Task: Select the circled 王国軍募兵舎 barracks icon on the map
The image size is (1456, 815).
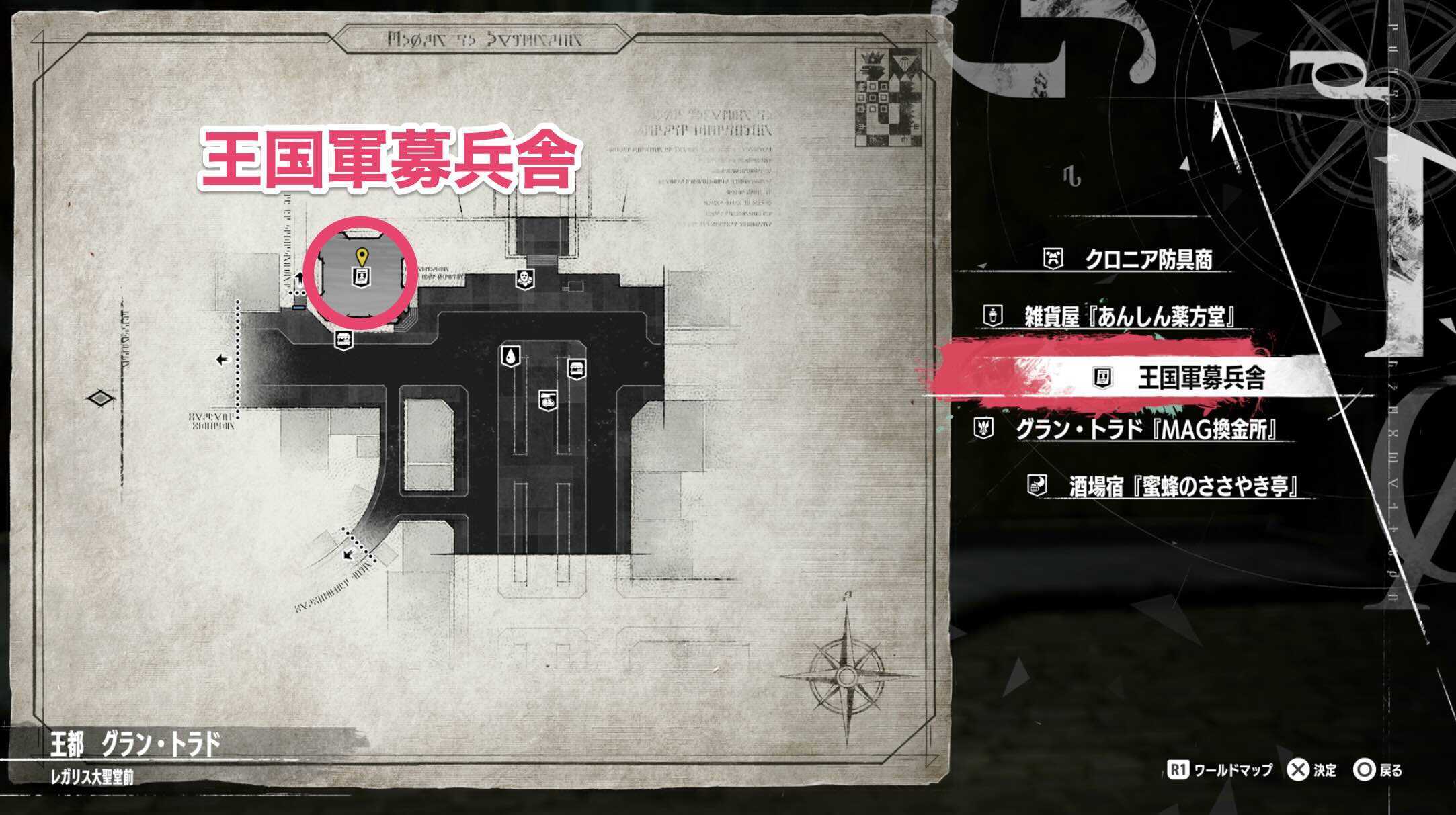Action: pos(362,277)
